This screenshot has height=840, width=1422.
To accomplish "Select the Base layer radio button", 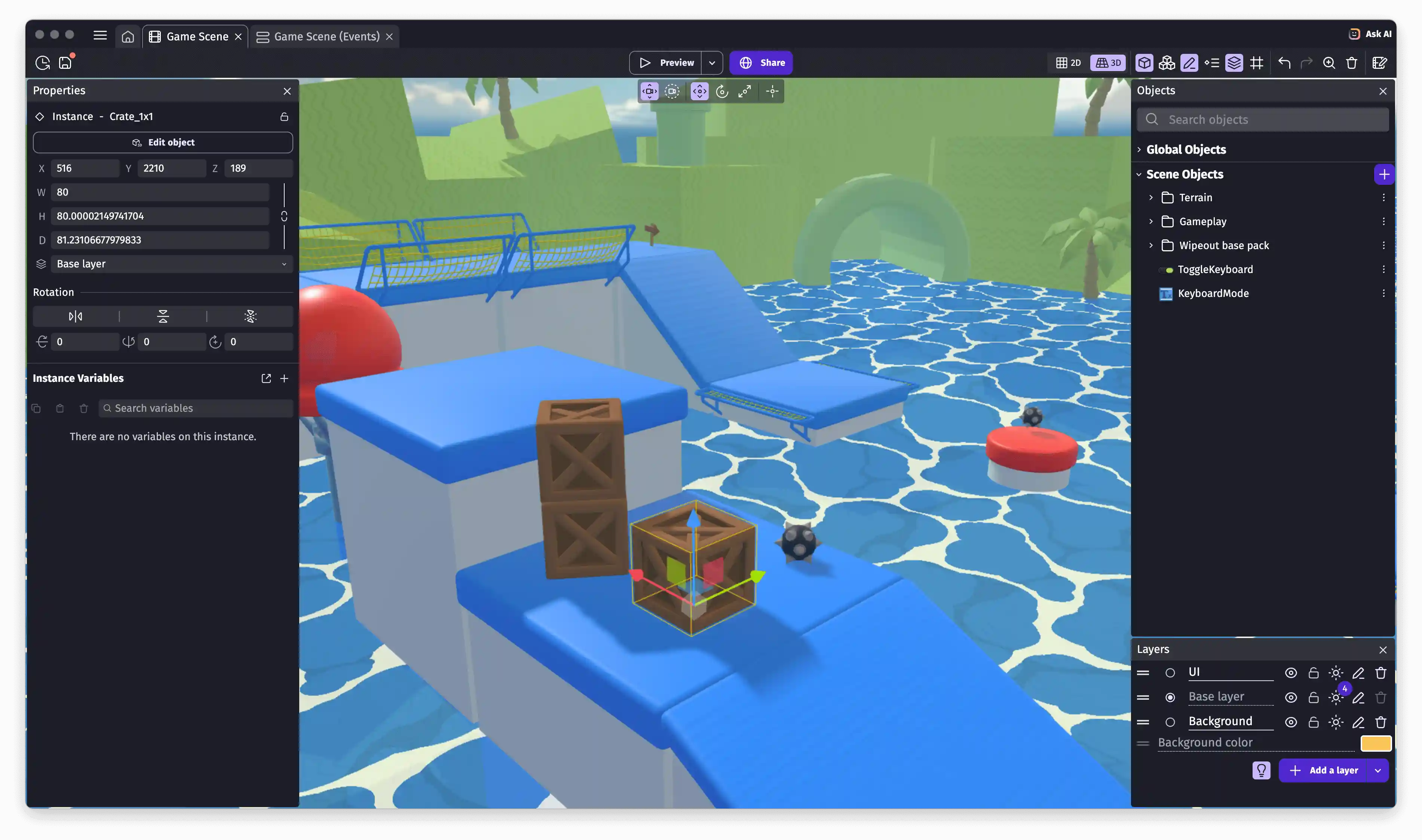I will [1171, 697].
